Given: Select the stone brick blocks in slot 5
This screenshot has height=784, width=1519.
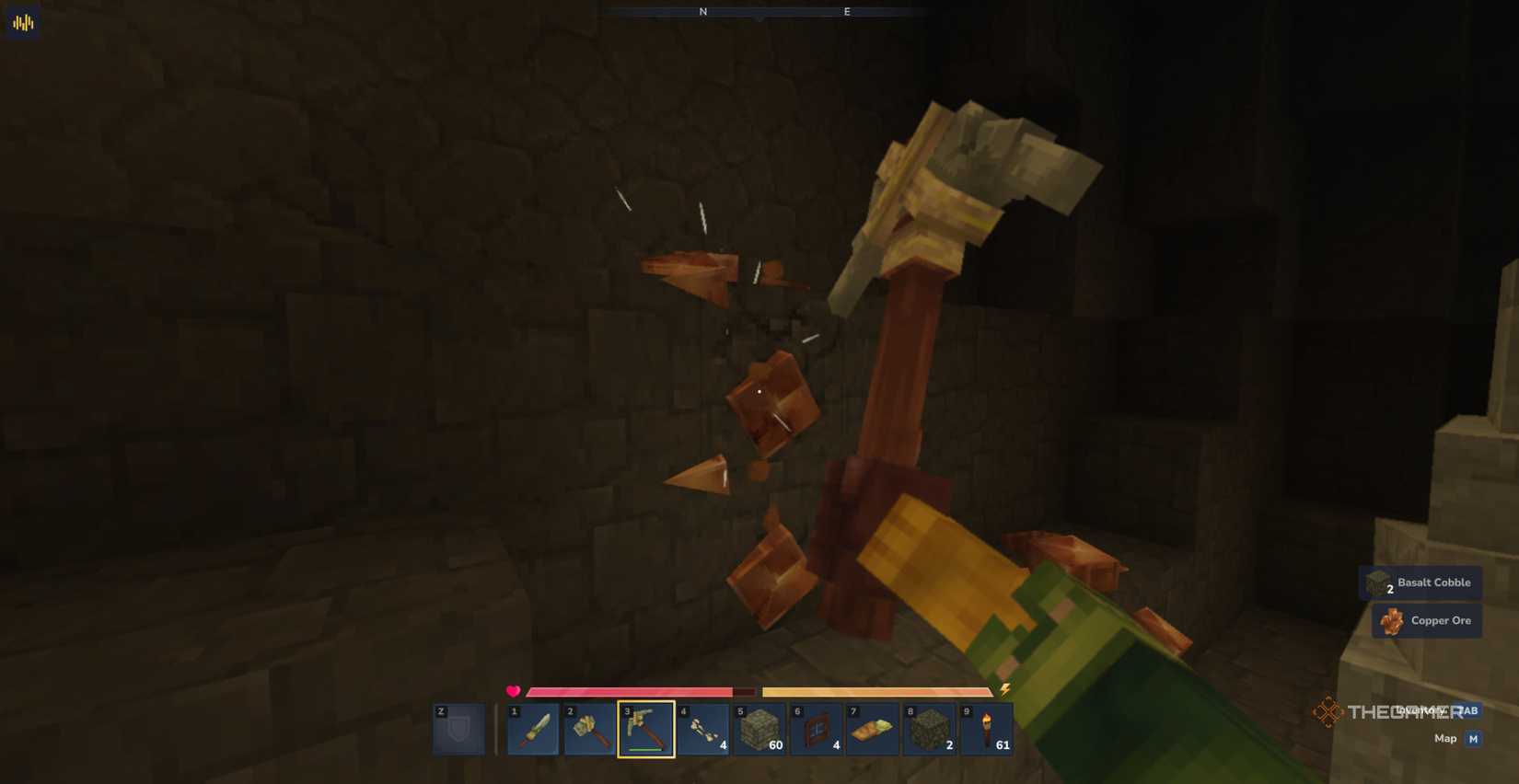Looking at the screenshot, I should click(761, 728).
